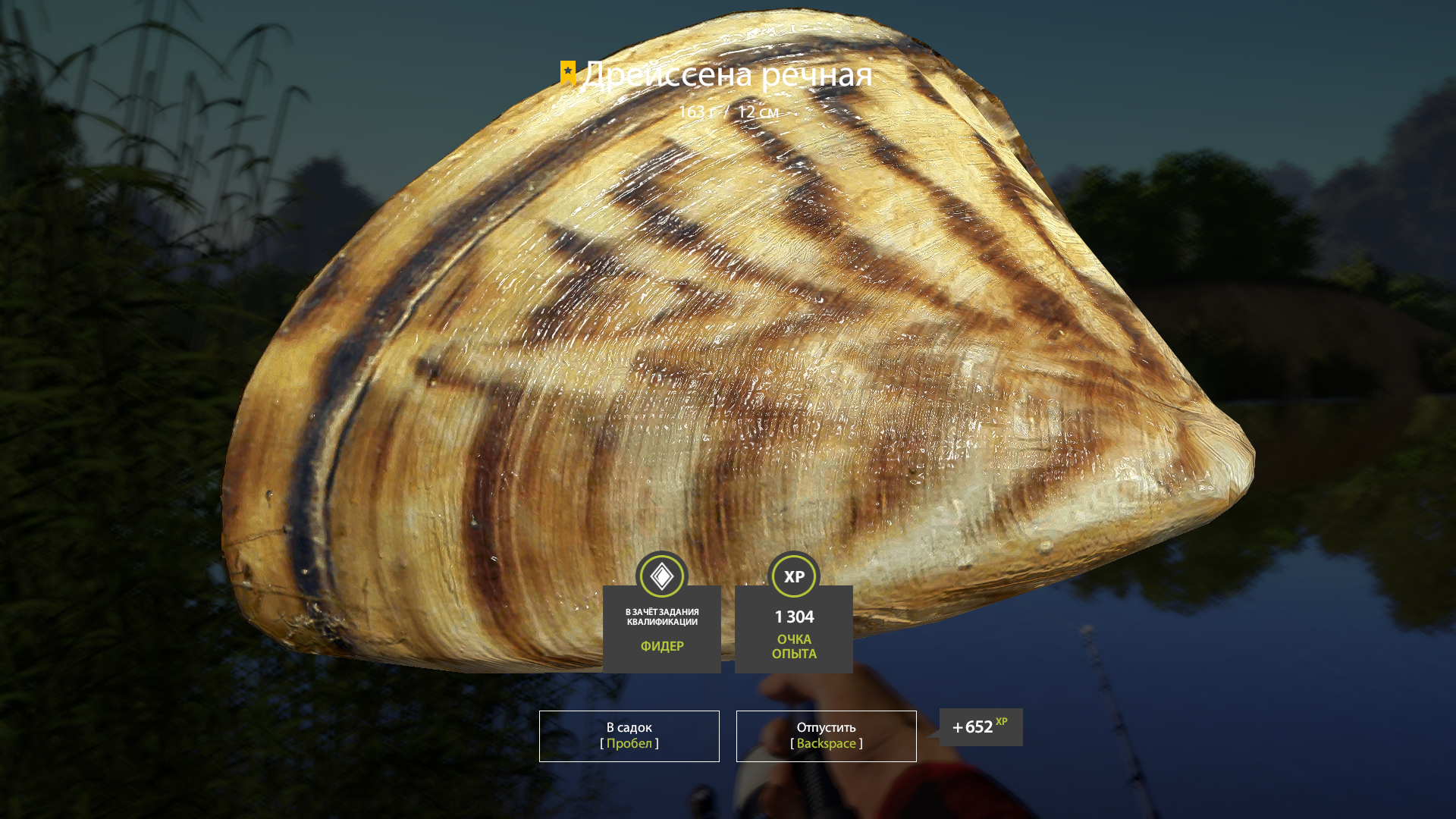
Task: Release the catch with Отпустить button
Action: click(826, 736)
